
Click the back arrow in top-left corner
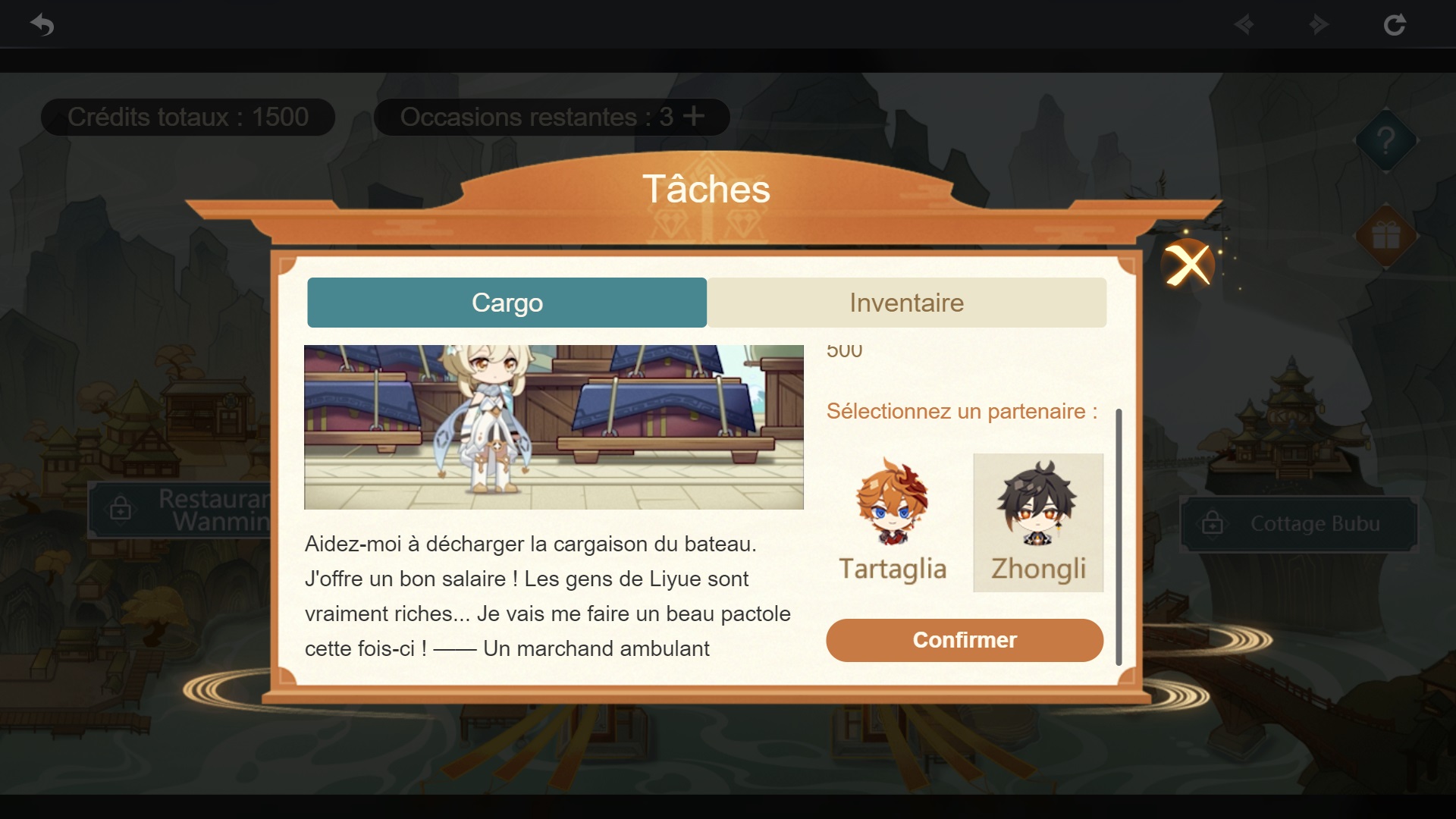pos(42,24)
